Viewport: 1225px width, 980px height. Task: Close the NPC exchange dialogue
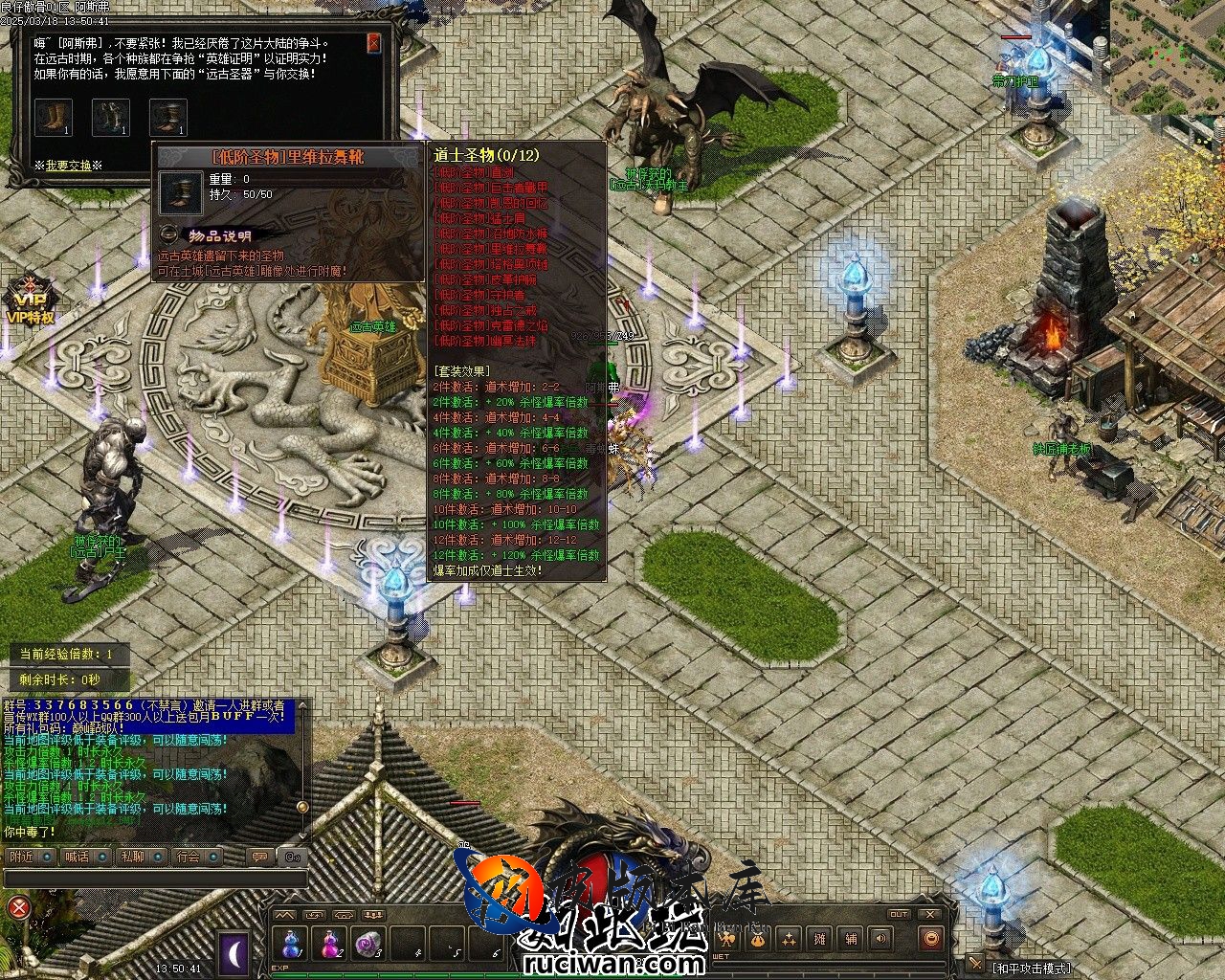pyautogui.click(x=373, y=43)
